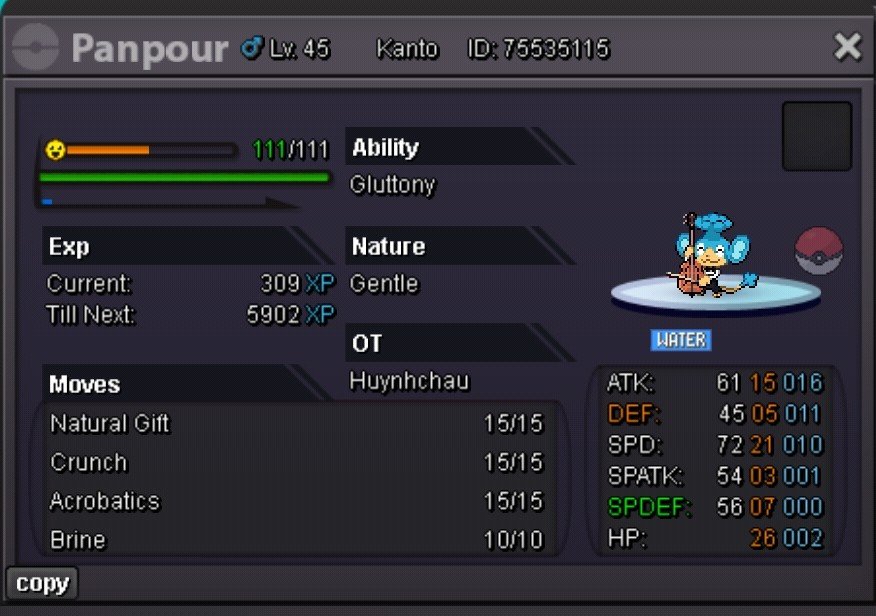This screenshot has width=876, height=616.
Task: Choose the Acrobatics move
Action: pos(105,501)
